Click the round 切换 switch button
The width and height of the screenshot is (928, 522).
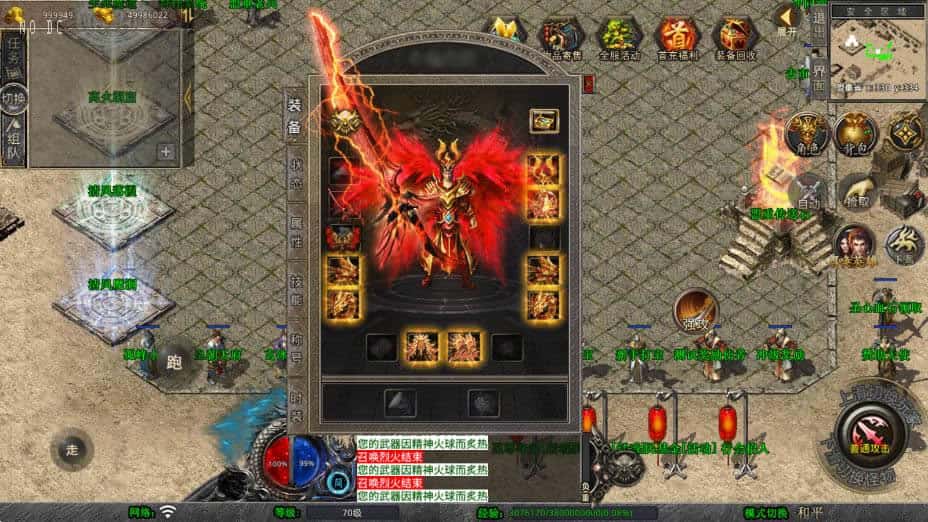[x=14, y=99]
